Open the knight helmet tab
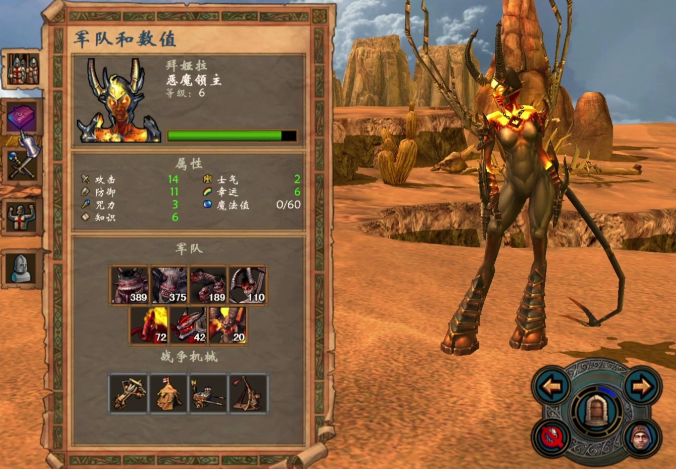This screenshot has height=469, width=676. pyautogui.click(x=21, y=267)
